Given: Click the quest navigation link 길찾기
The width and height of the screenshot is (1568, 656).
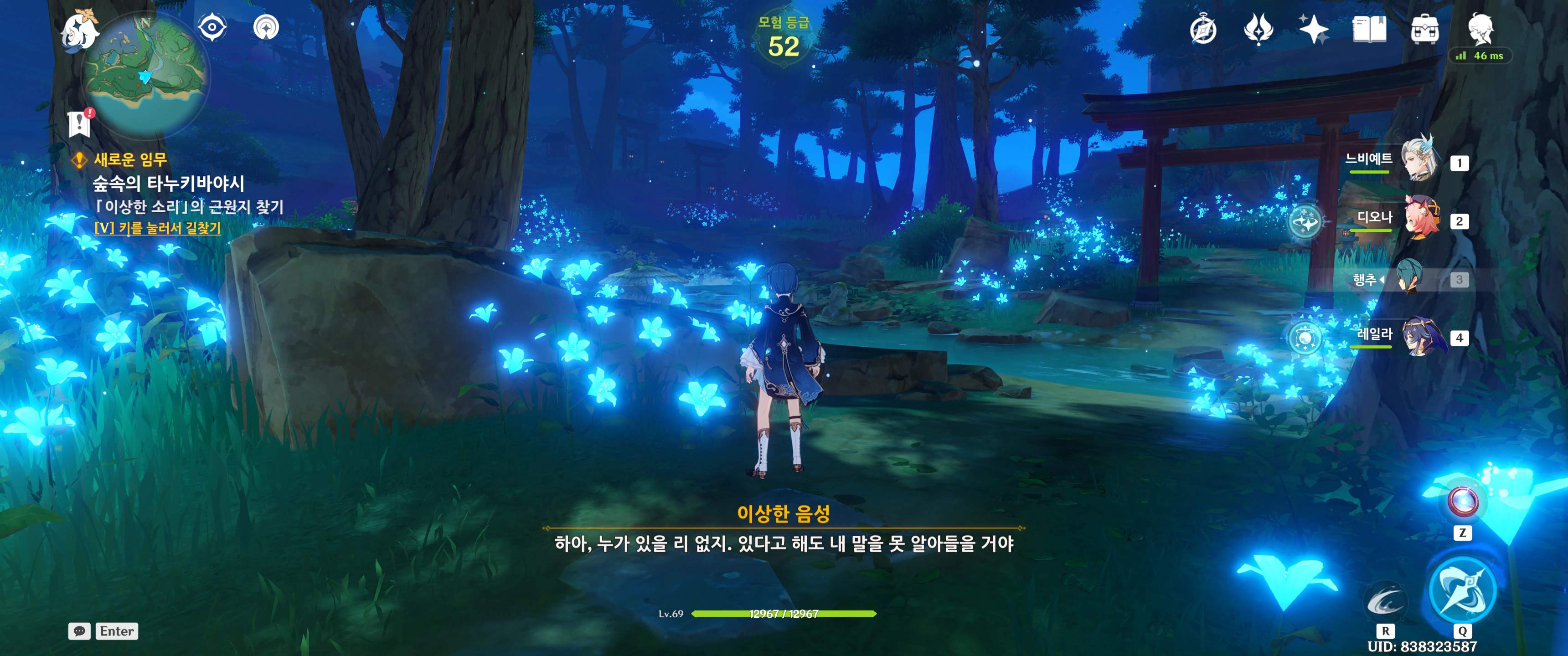Looking at the screenshot, I should 158,228.
